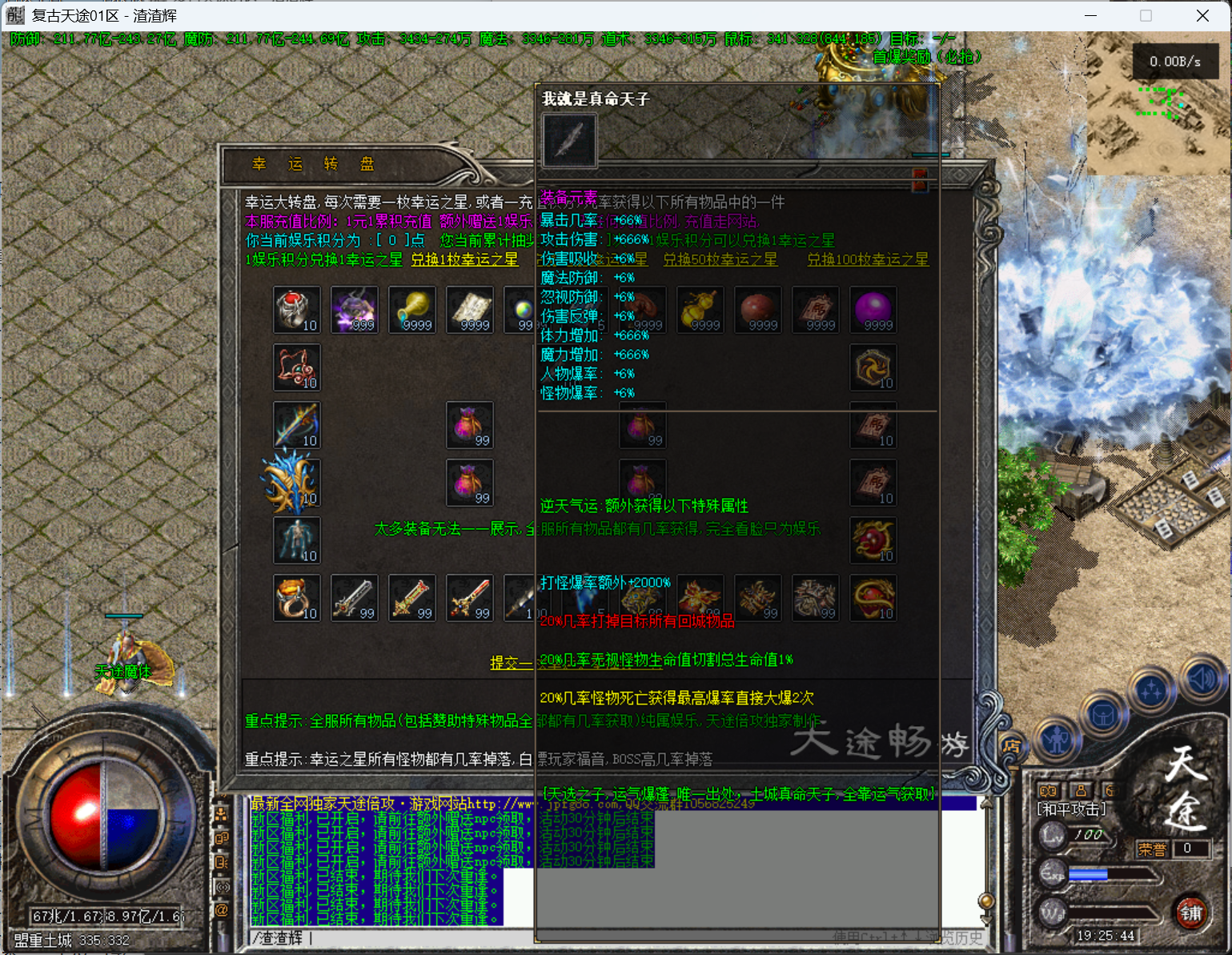Viewport: 1232px width, 955px height.
Task: Open the red 铺 stall button
Action: (x=1190, y=913)
